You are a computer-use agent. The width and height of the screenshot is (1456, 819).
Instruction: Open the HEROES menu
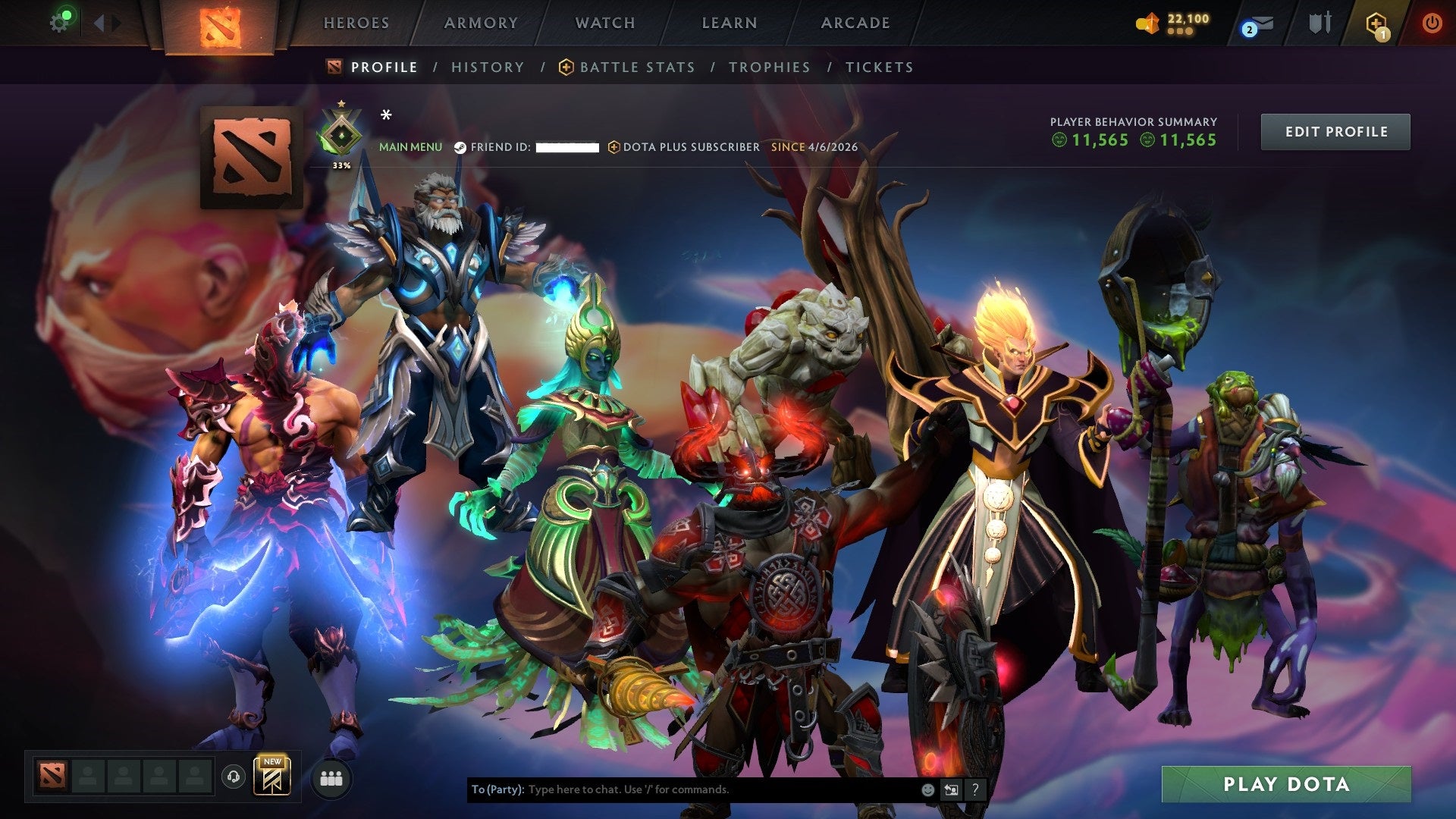356,23
